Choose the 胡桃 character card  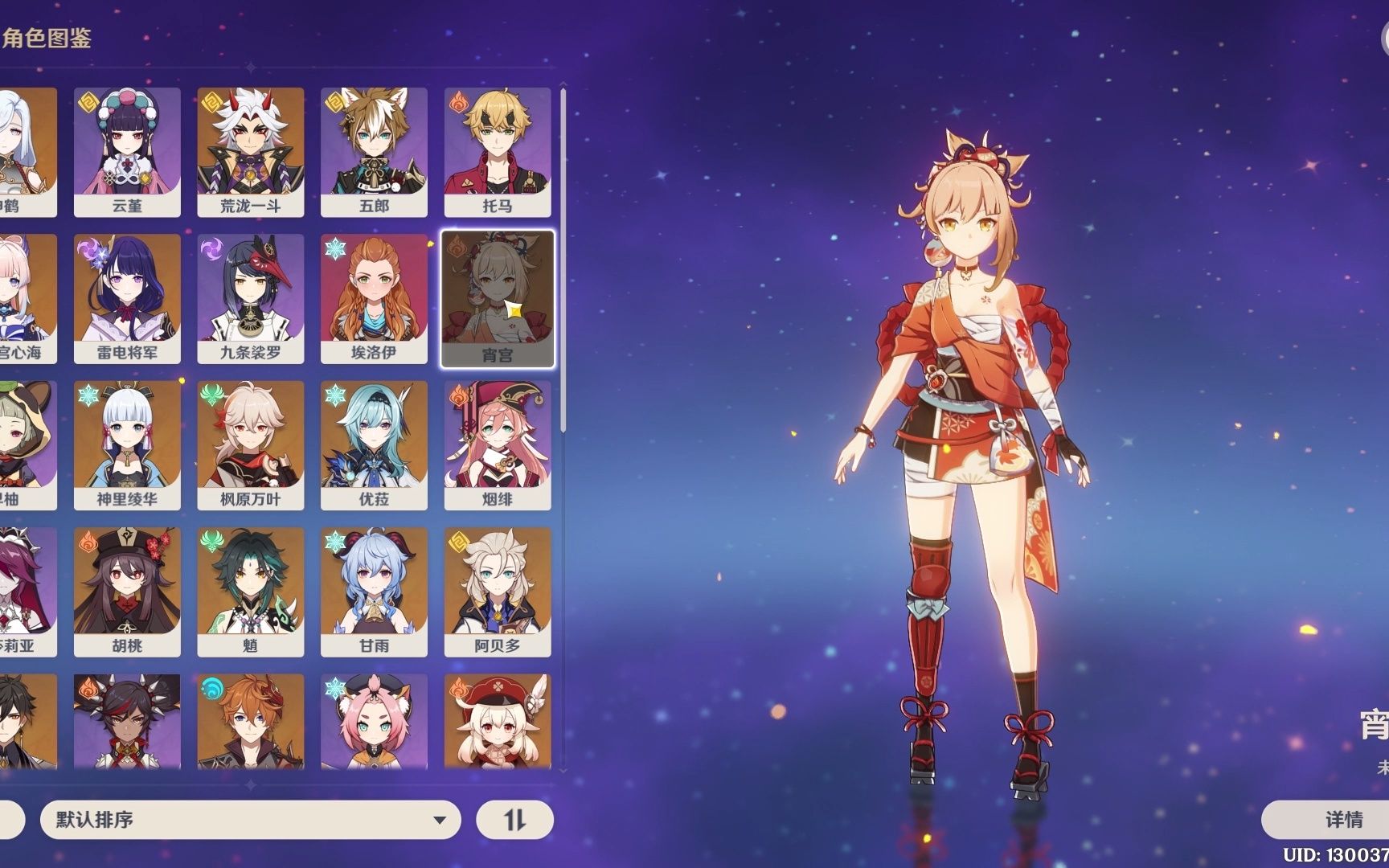coord(127,592)
